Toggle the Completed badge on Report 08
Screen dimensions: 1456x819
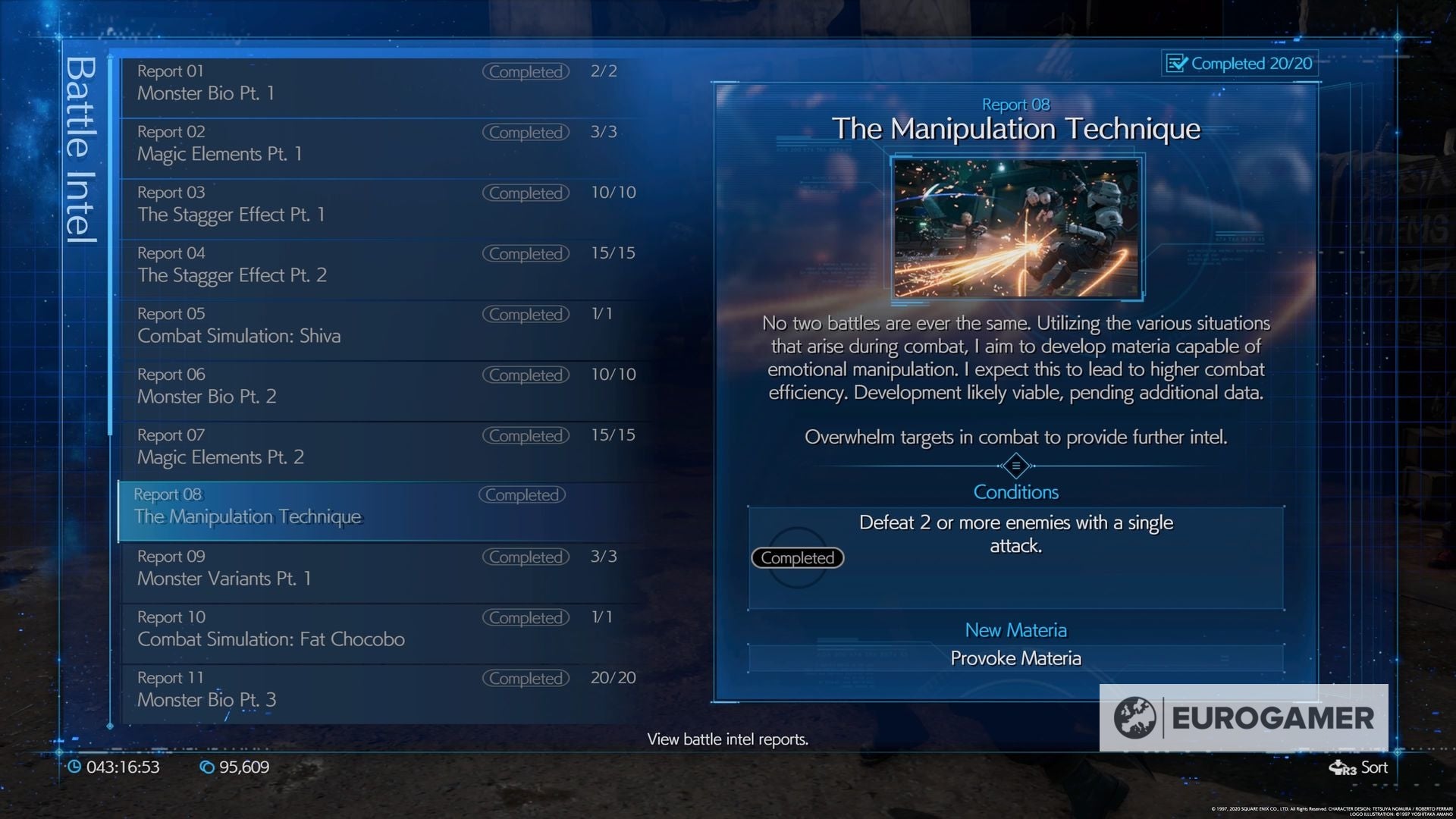pyautogui.click(x=521, y=494)
